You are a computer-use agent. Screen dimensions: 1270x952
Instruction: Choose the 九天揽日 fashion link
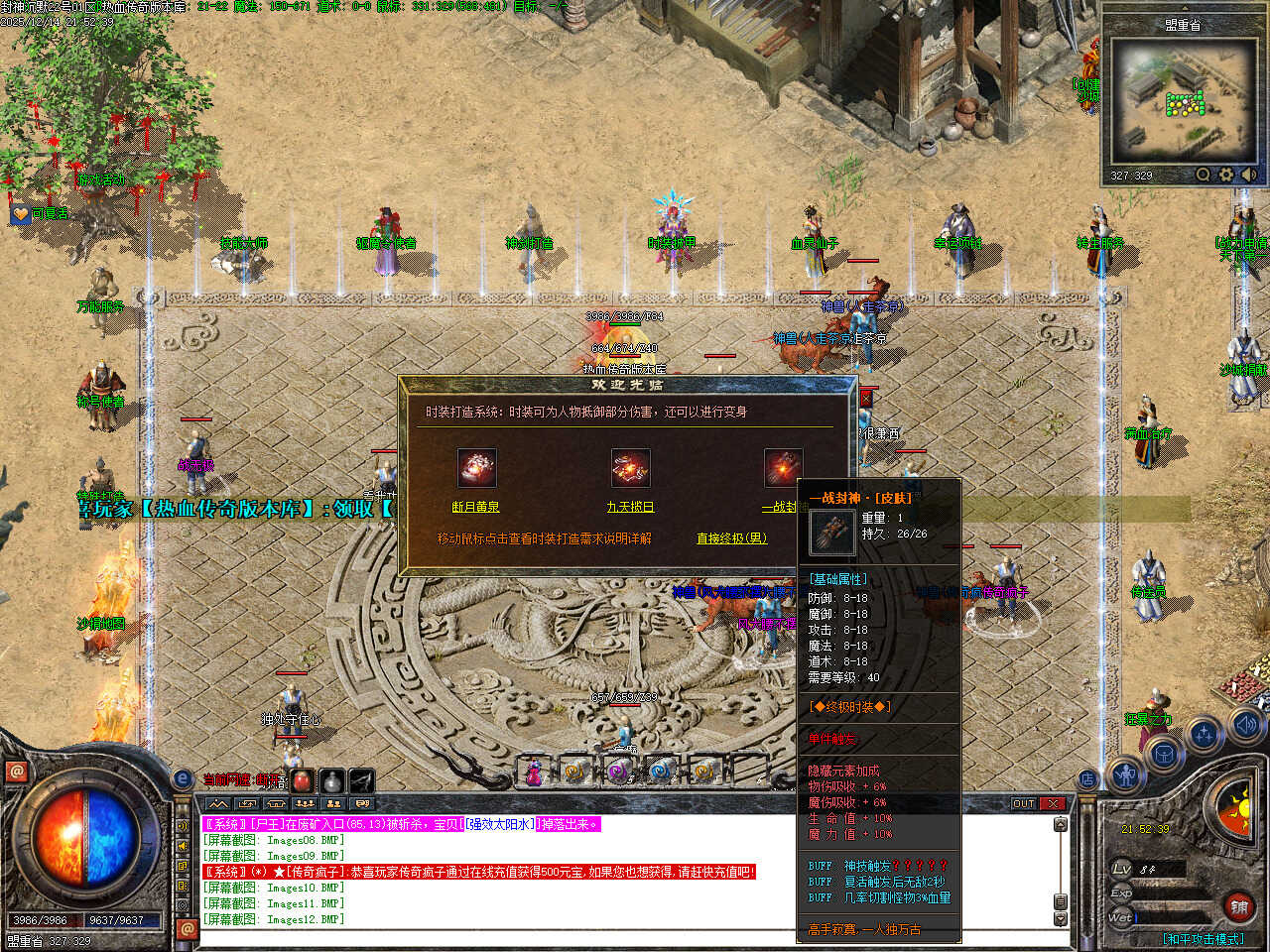click(630, 507)
